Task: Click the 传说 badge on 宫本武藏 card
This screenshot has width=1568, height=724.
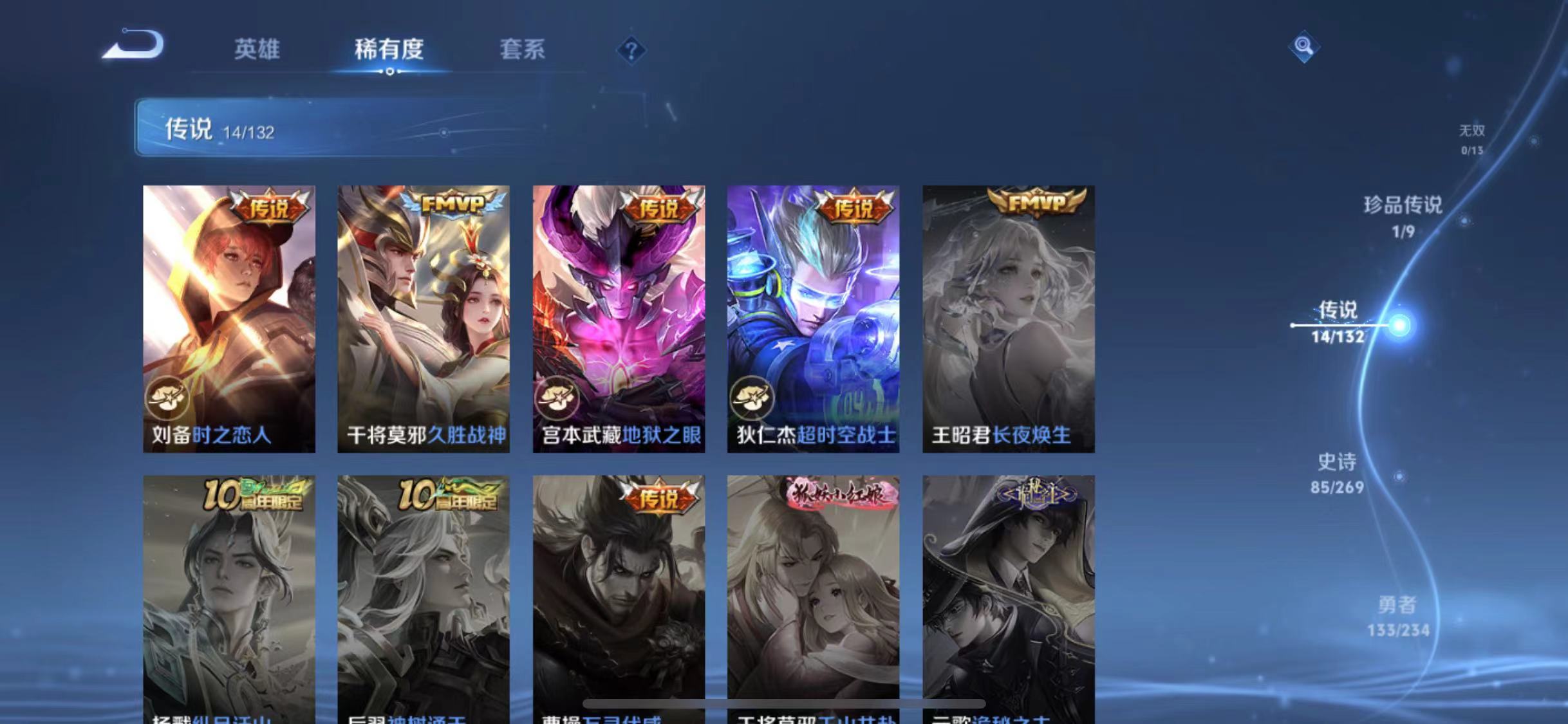Action: coord(657,208)
